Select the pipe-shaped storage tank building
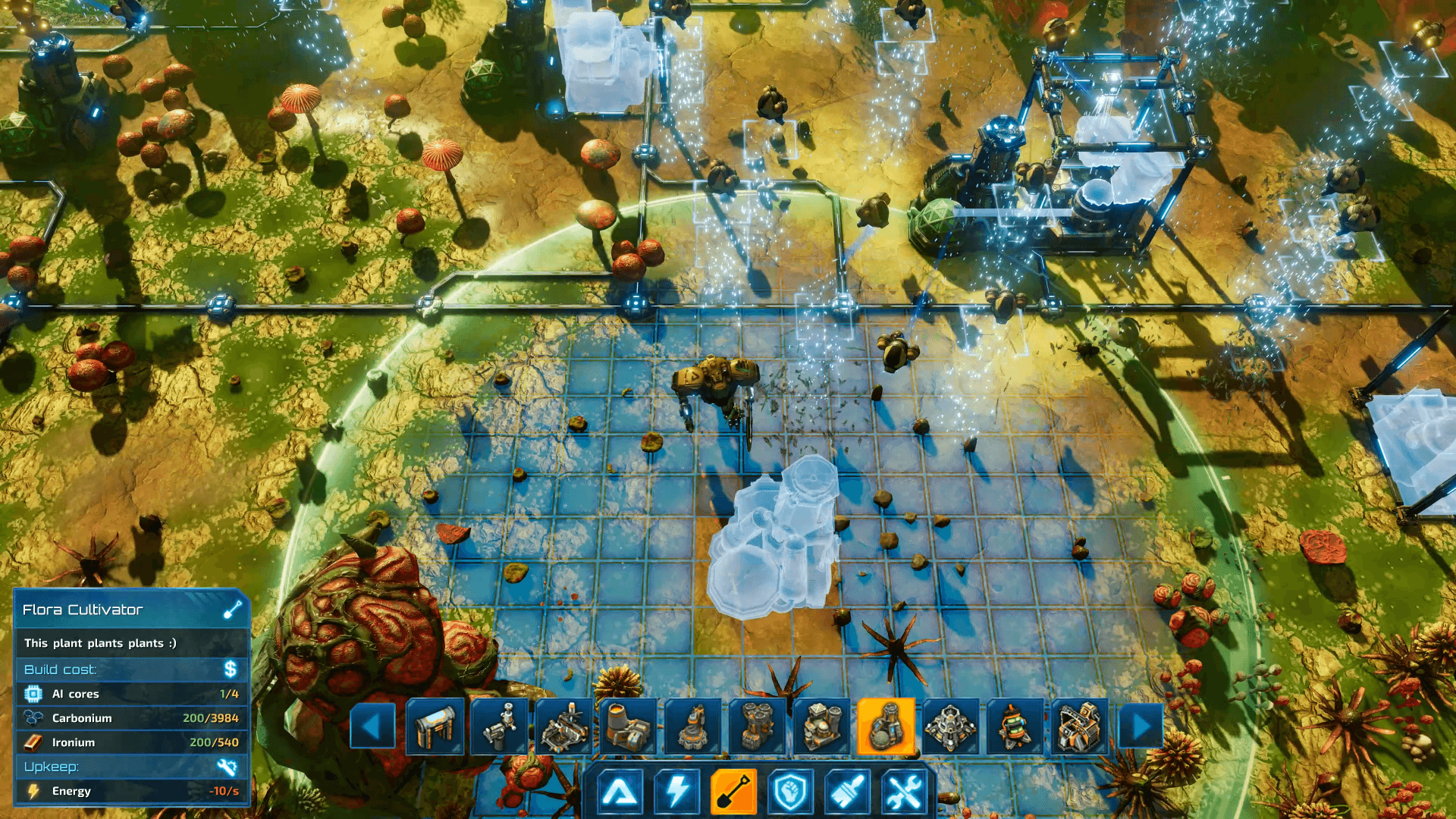 click(435, 726)
